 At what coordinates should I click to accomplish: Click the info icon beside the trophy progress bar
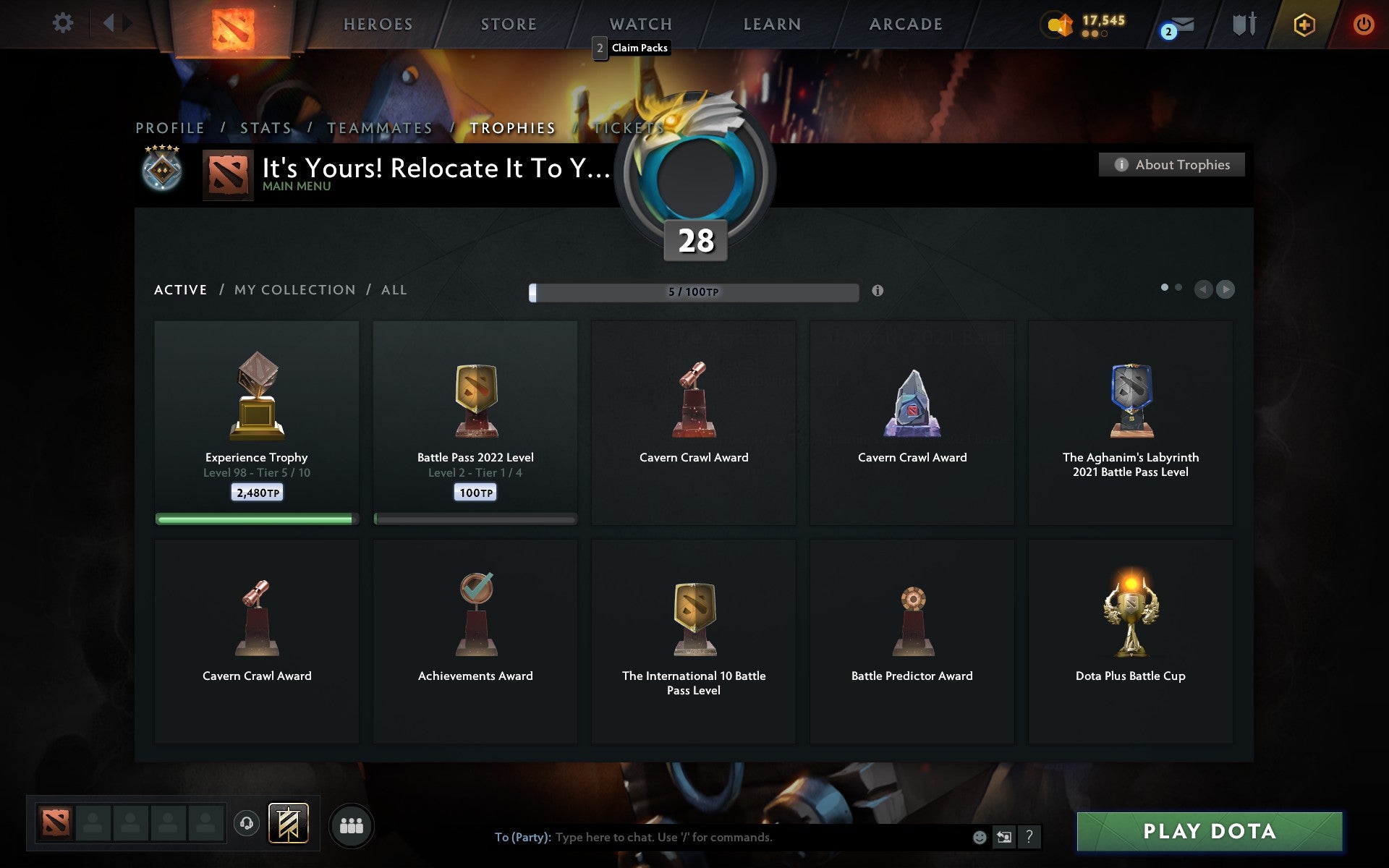pos(878,290)
